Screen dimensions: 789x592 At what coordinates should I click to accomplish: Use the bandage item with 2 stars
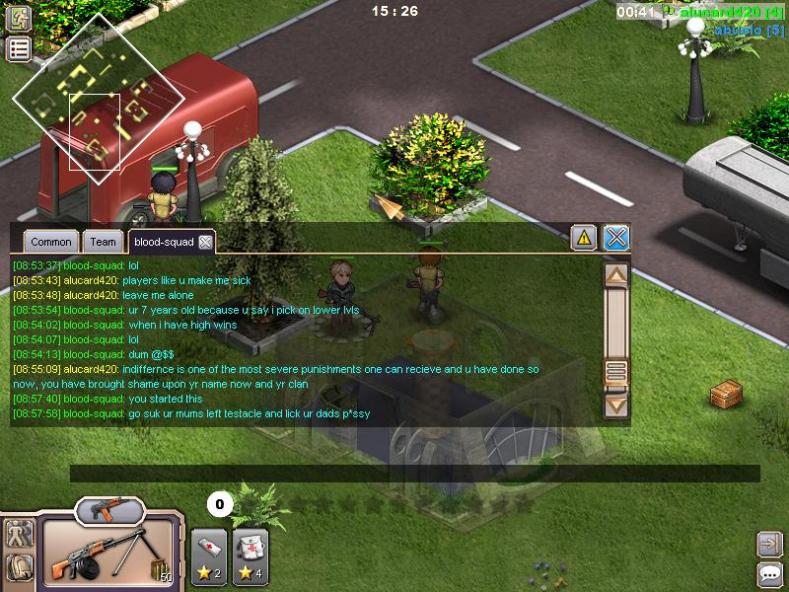coord(208,557)
